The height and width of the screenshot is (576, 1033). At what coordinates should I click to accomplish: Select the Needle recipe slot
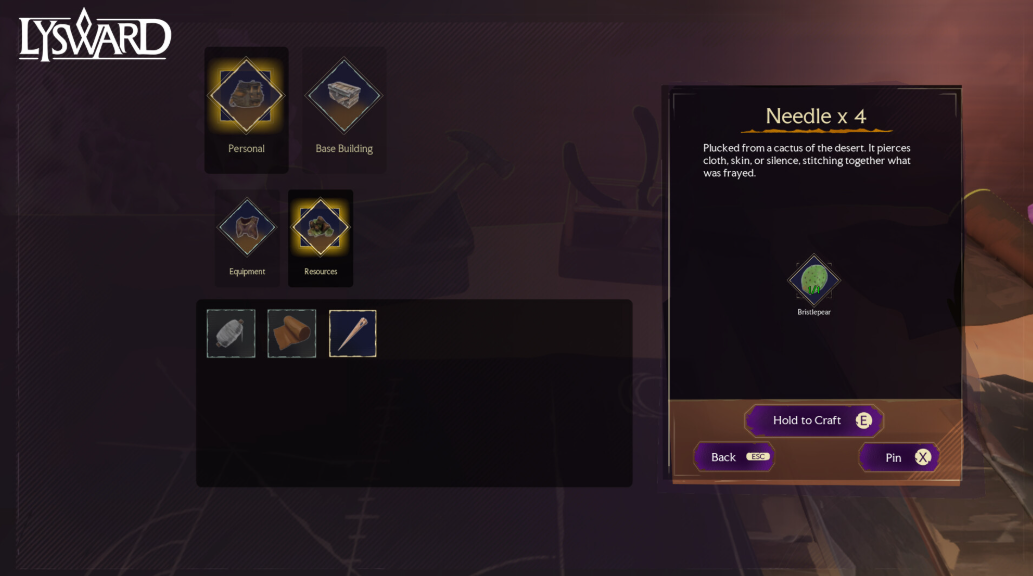click(x=353, y=333)
